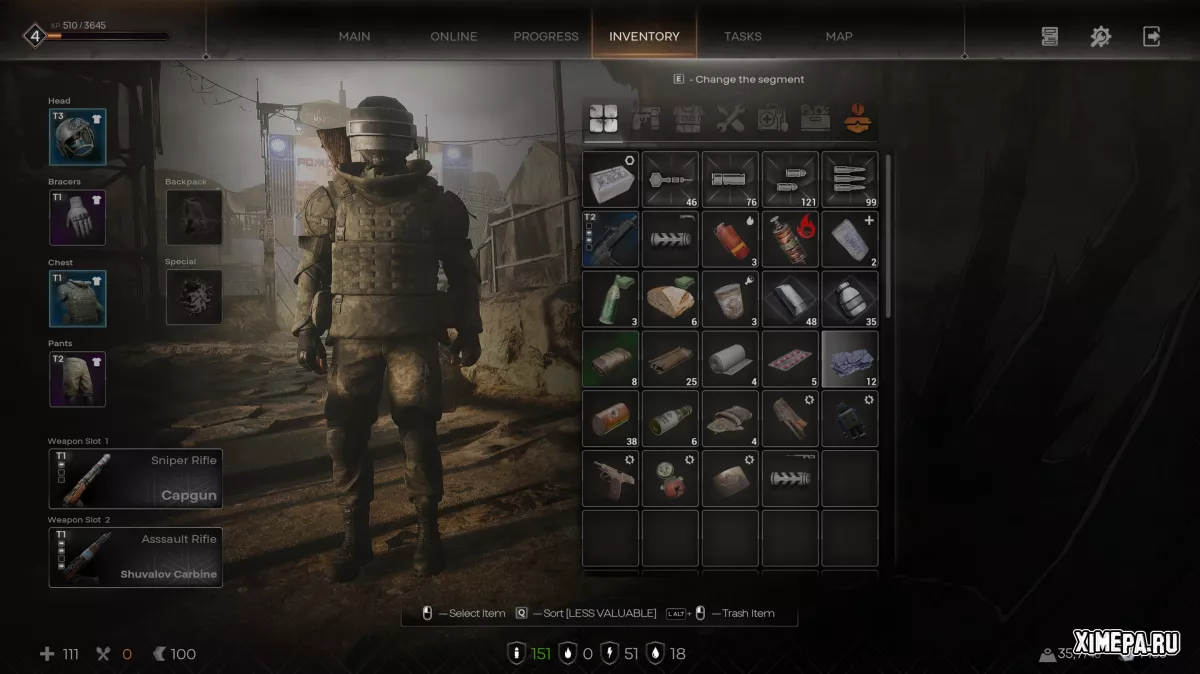
Task: Filter inventory by medical and food category
Action: pyautogui.click(x=772, y=120)
